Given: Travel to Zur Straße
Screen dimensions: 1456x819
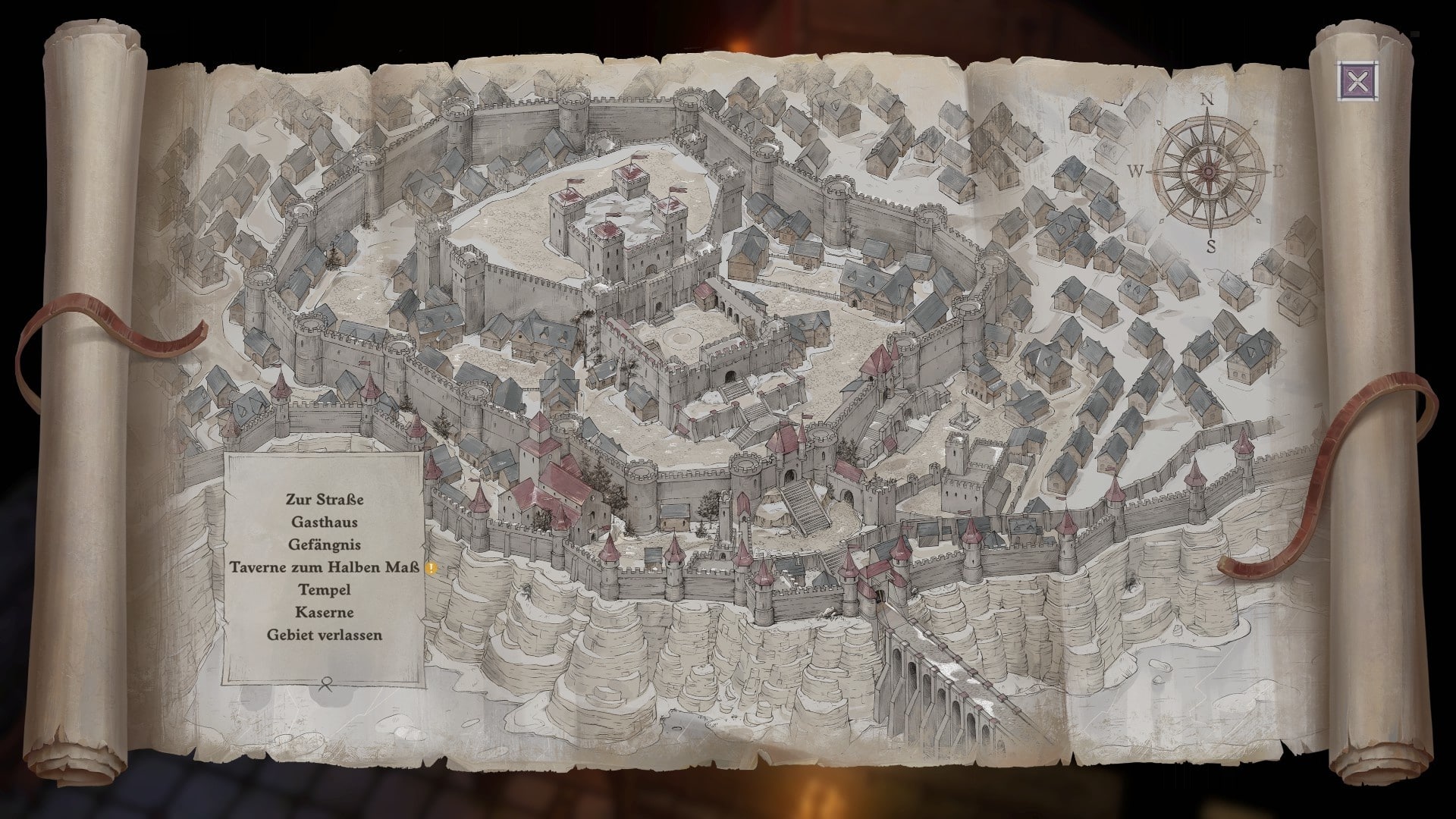Looking at the screenshot, I should 325,500.
